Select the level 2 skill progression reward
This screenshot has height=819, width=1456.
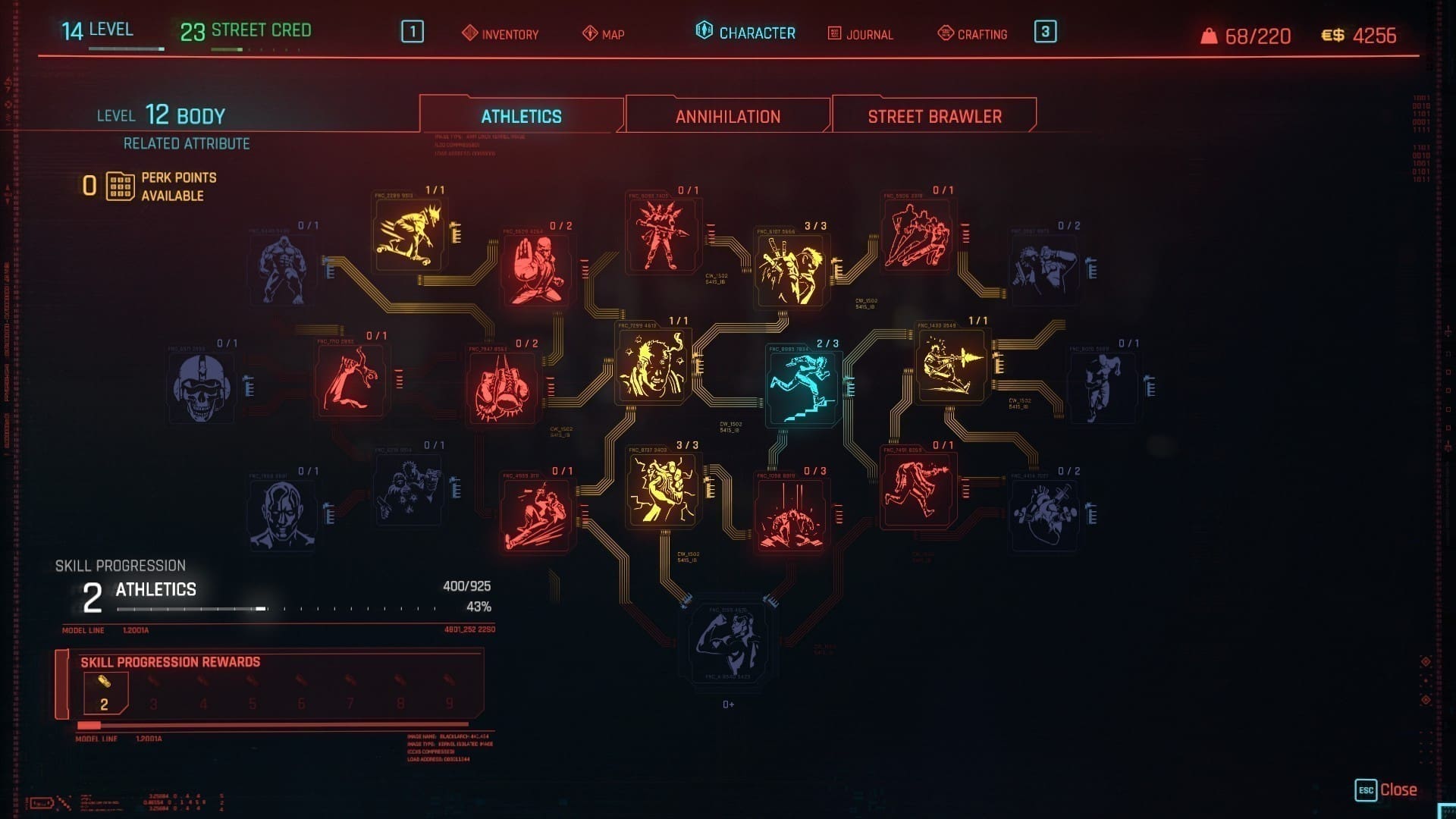pos(105,693)
